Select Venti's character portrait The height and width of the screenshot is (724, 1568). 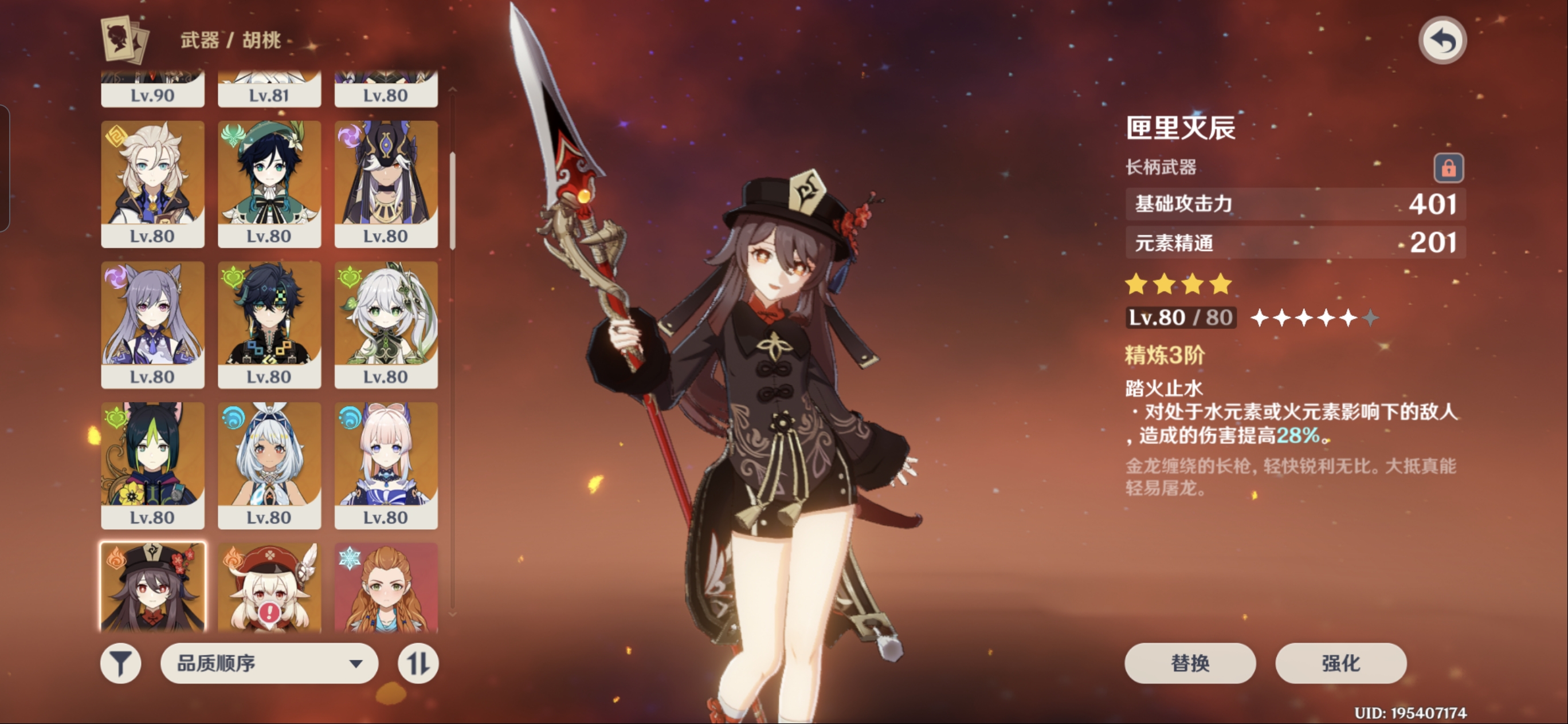269,183
